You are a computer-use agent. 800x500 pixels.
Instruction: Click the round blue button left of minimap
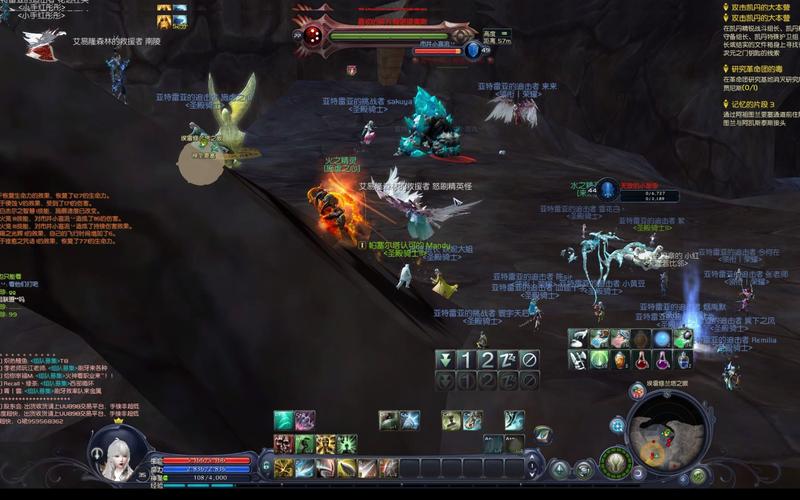point(617,424)
